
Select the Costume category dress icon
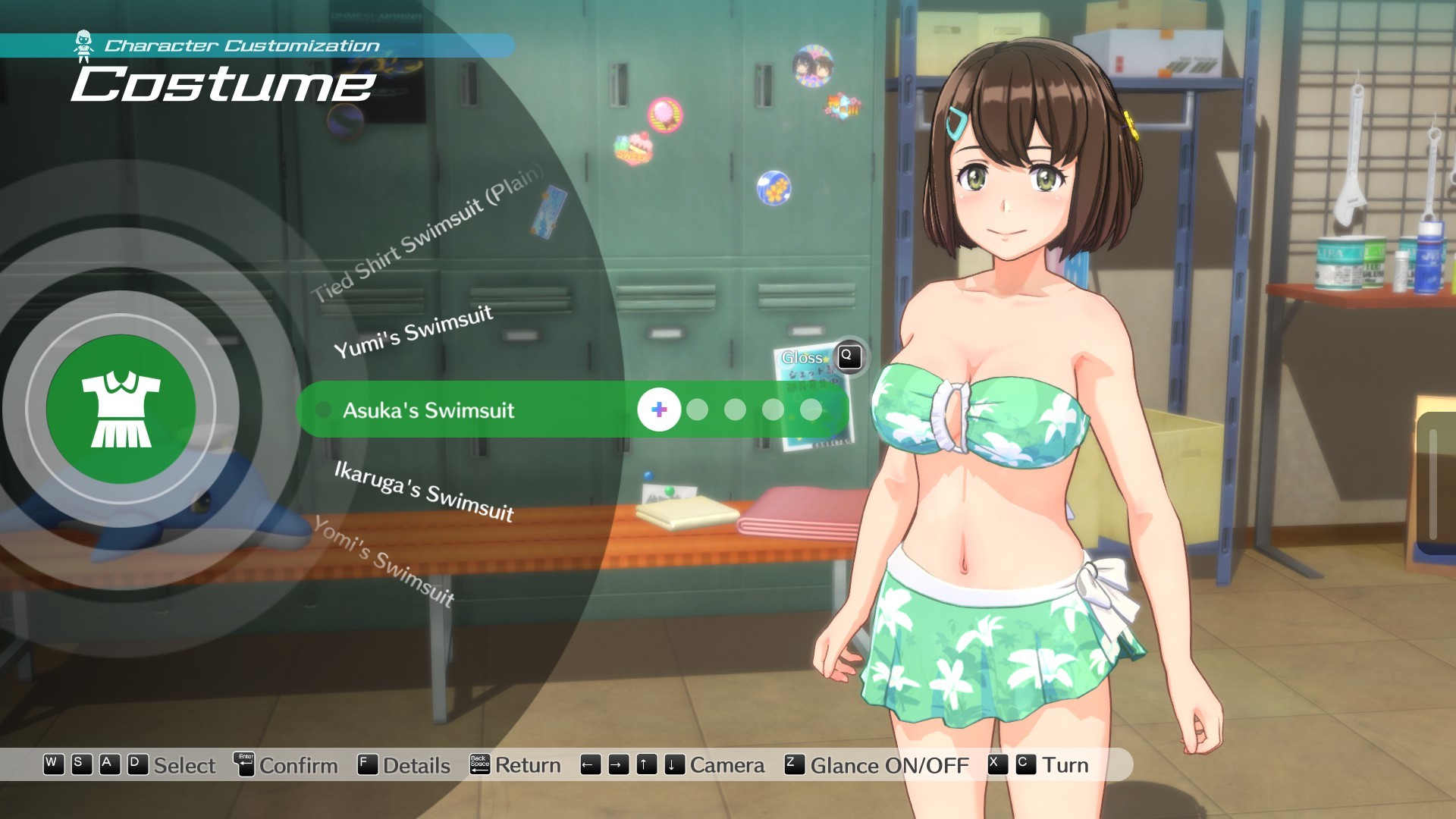pyautogui.click(x=120, y=409)
